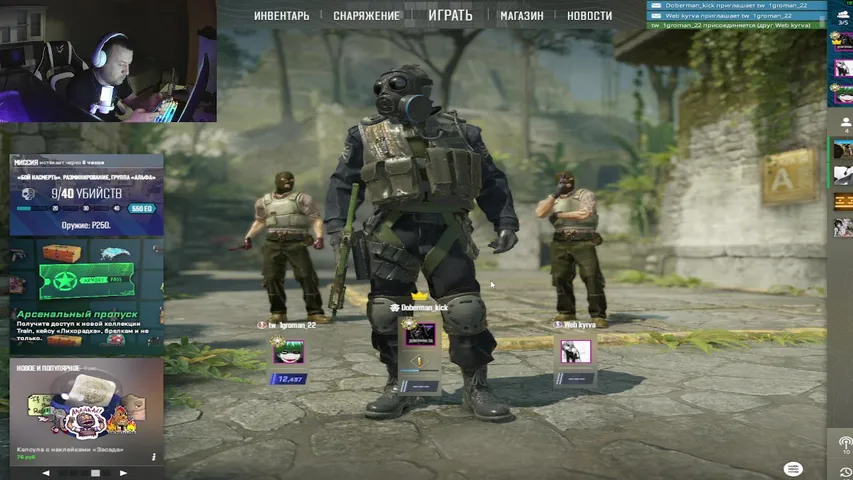The width and height of the screenshot is (853, 480).
Task: Go to the НОВОСТИ (News) section
Action: pos(589,16)
